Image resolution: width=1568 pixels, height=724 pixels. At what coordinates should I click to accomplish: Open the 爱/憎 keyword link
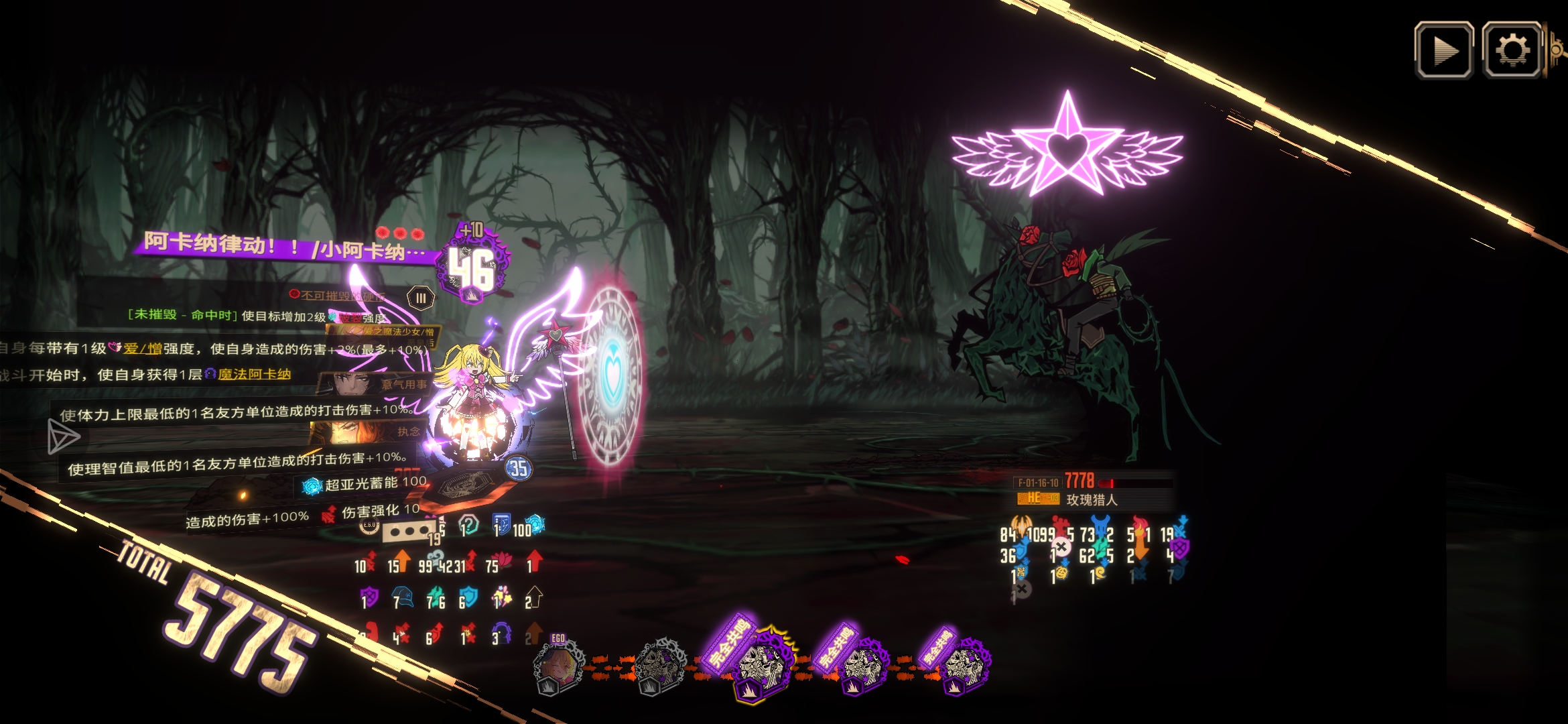pyautogui.click(x=142, y=349)
